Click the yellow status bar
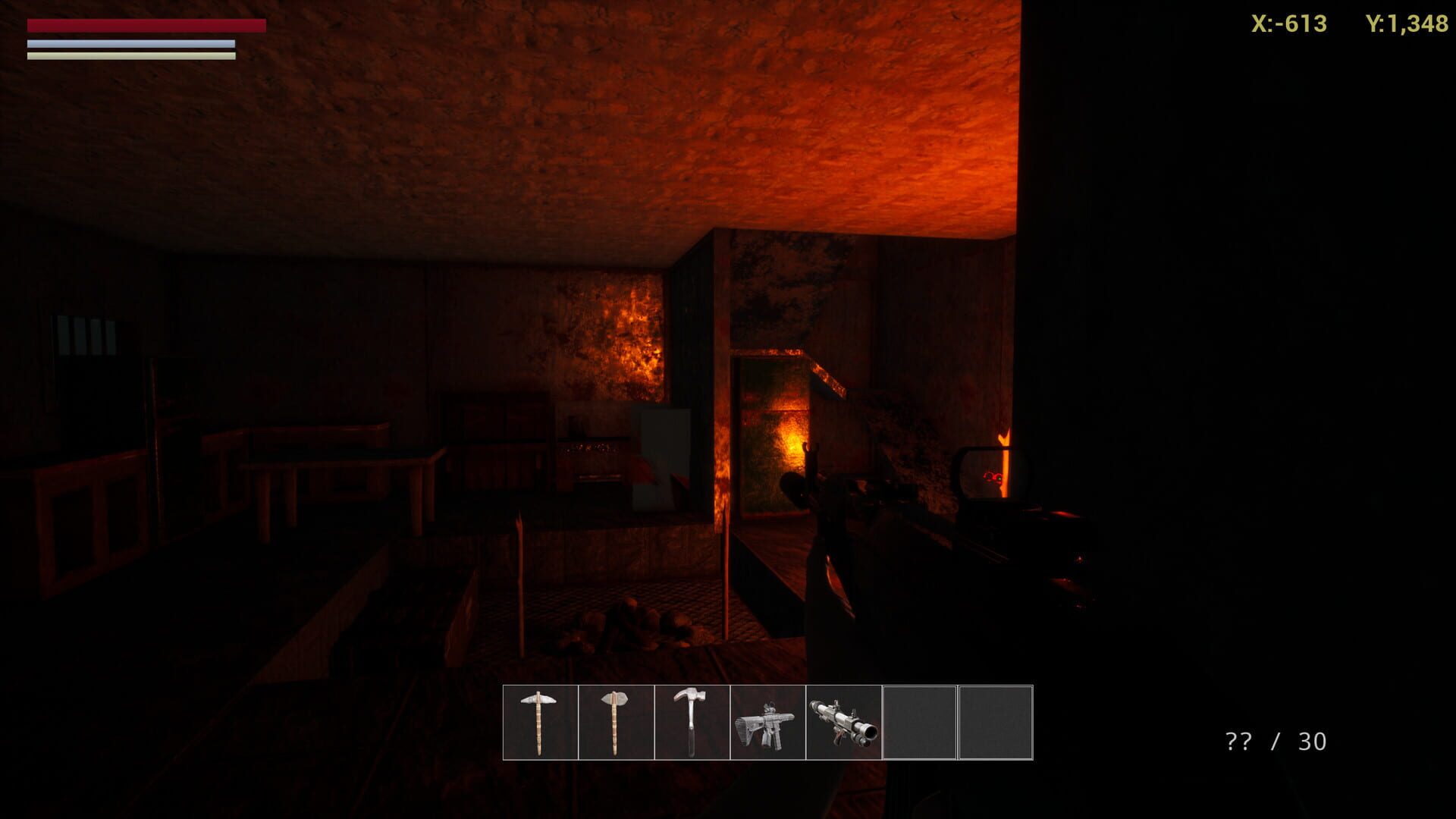 129,55
